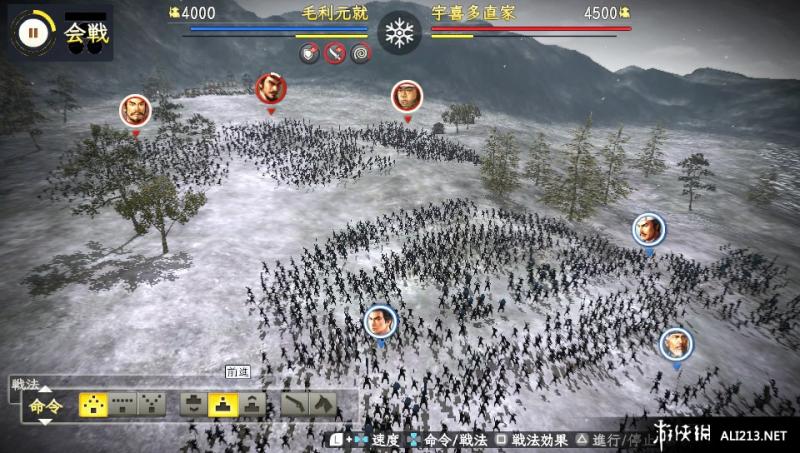The image size is (800, 453).
Task: Select the highlighted 前進 advance command
Action: point(222,403)
